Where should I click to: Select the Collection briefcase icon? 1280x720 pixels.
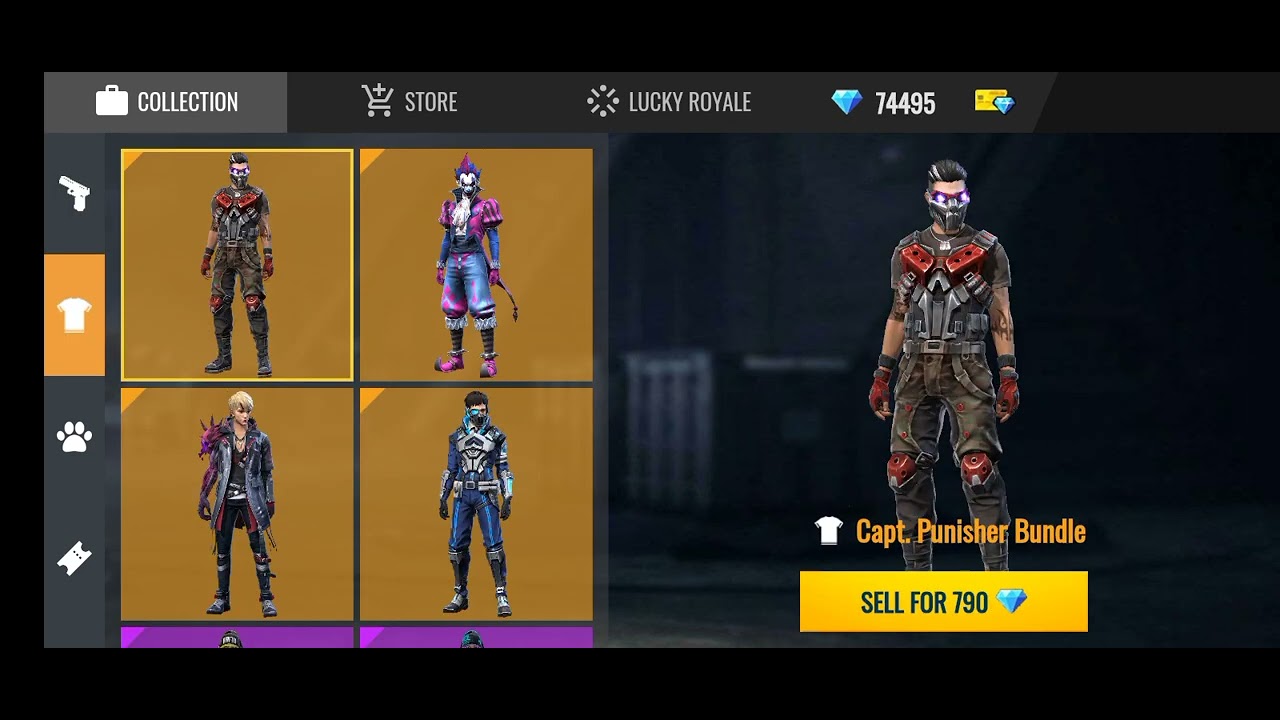click(113, 101)
